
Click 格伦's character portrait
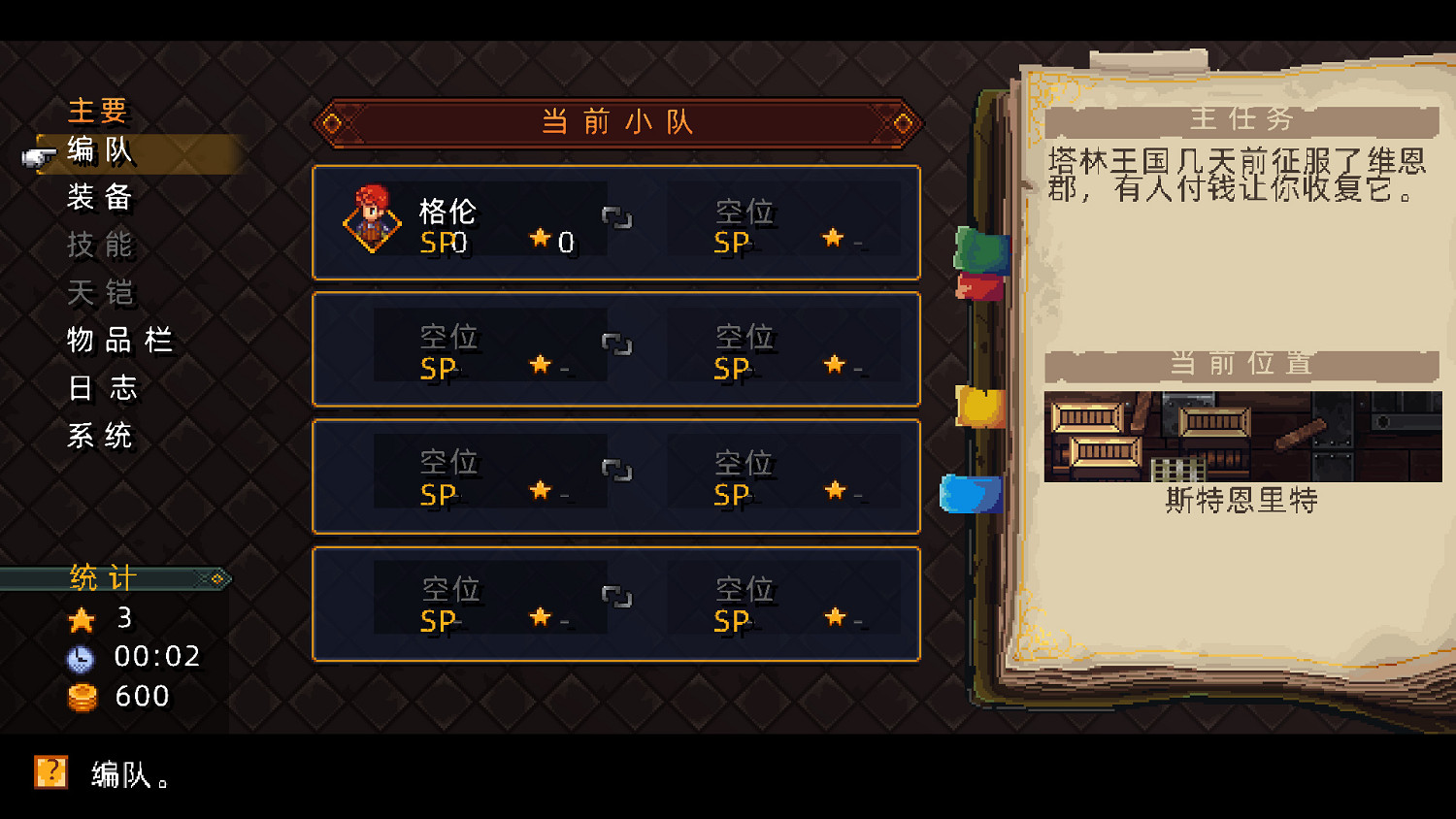[374, 222]
